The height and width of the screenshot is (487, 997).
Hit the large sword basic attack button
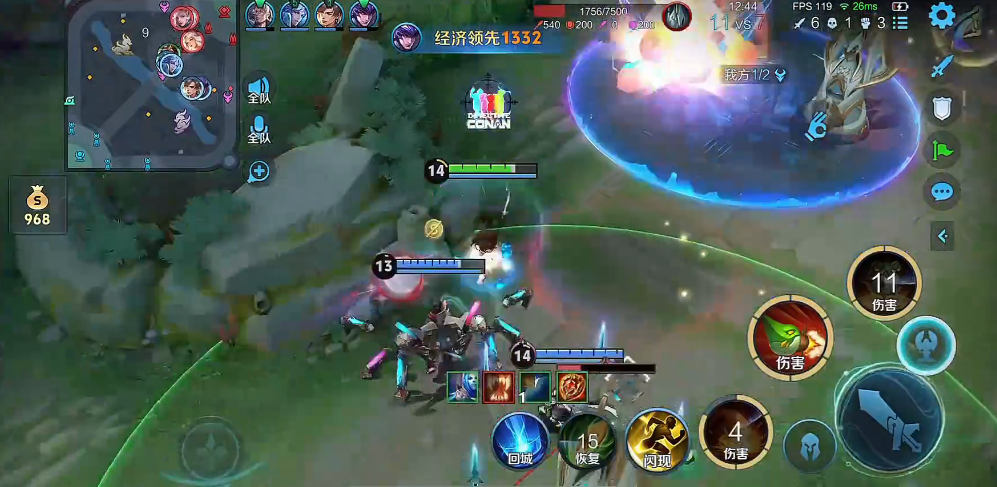pos(888,416)
